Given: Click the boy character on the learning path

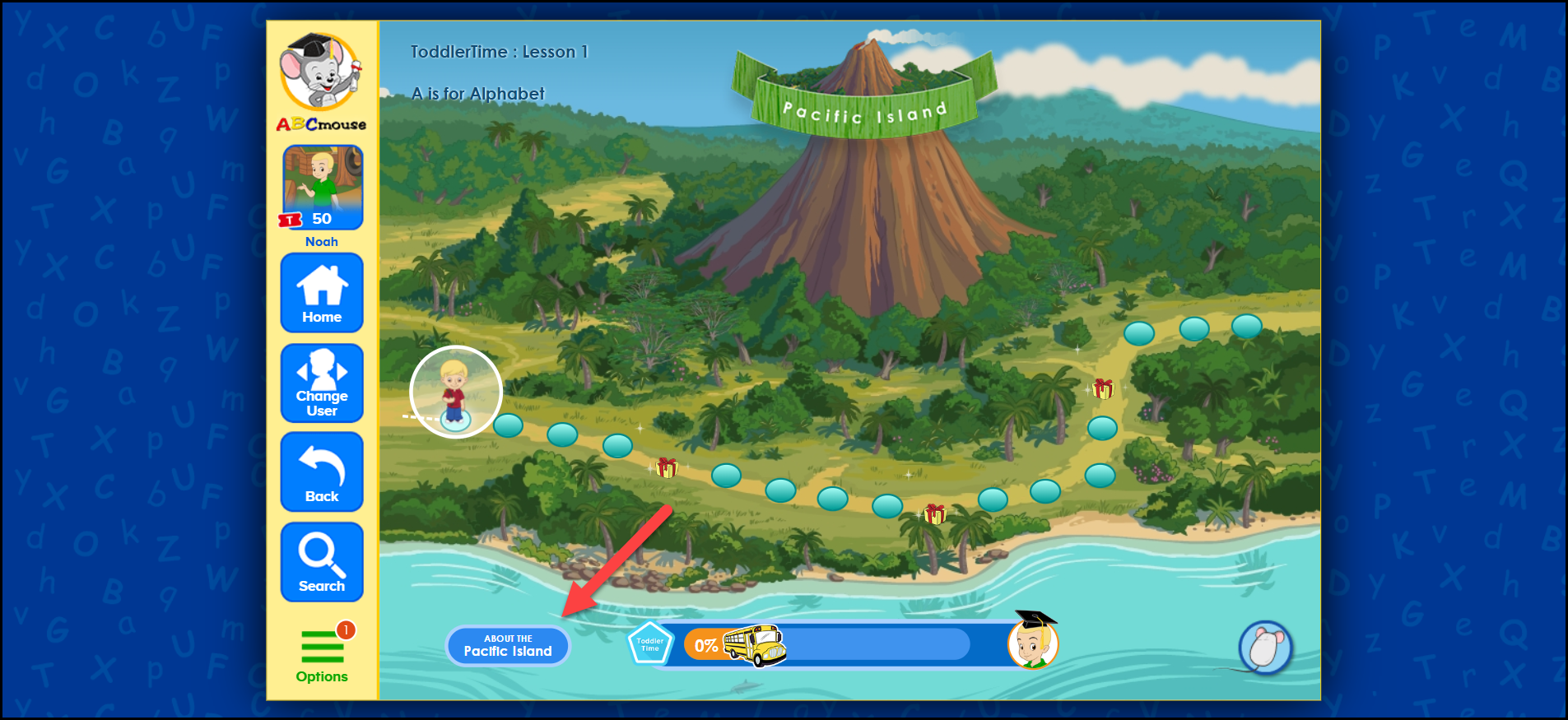Looking at the screenshot, I should [455, 393].
